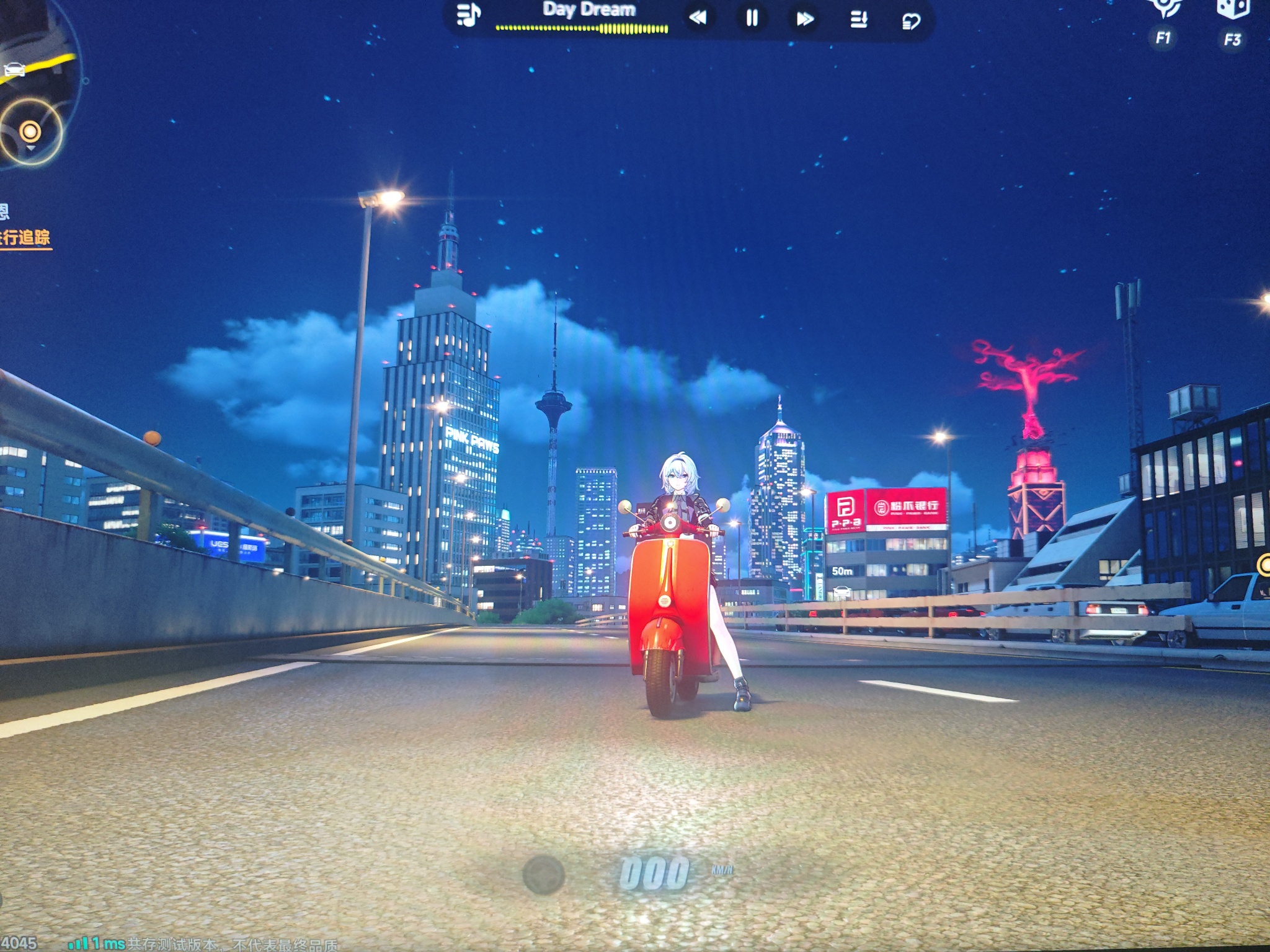
Task: Select the car marker on minimap
Action: click(14, 69)
